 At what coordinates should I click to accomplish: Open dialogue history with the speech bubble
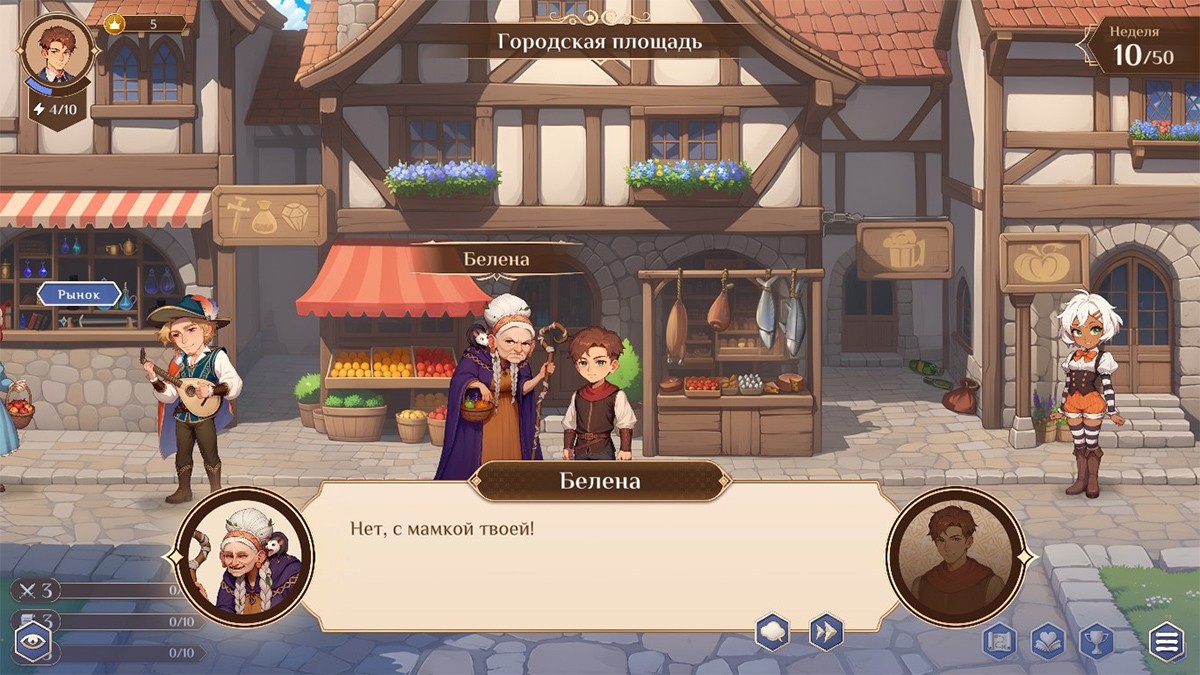pyautogui.click(x=772, y=632)
